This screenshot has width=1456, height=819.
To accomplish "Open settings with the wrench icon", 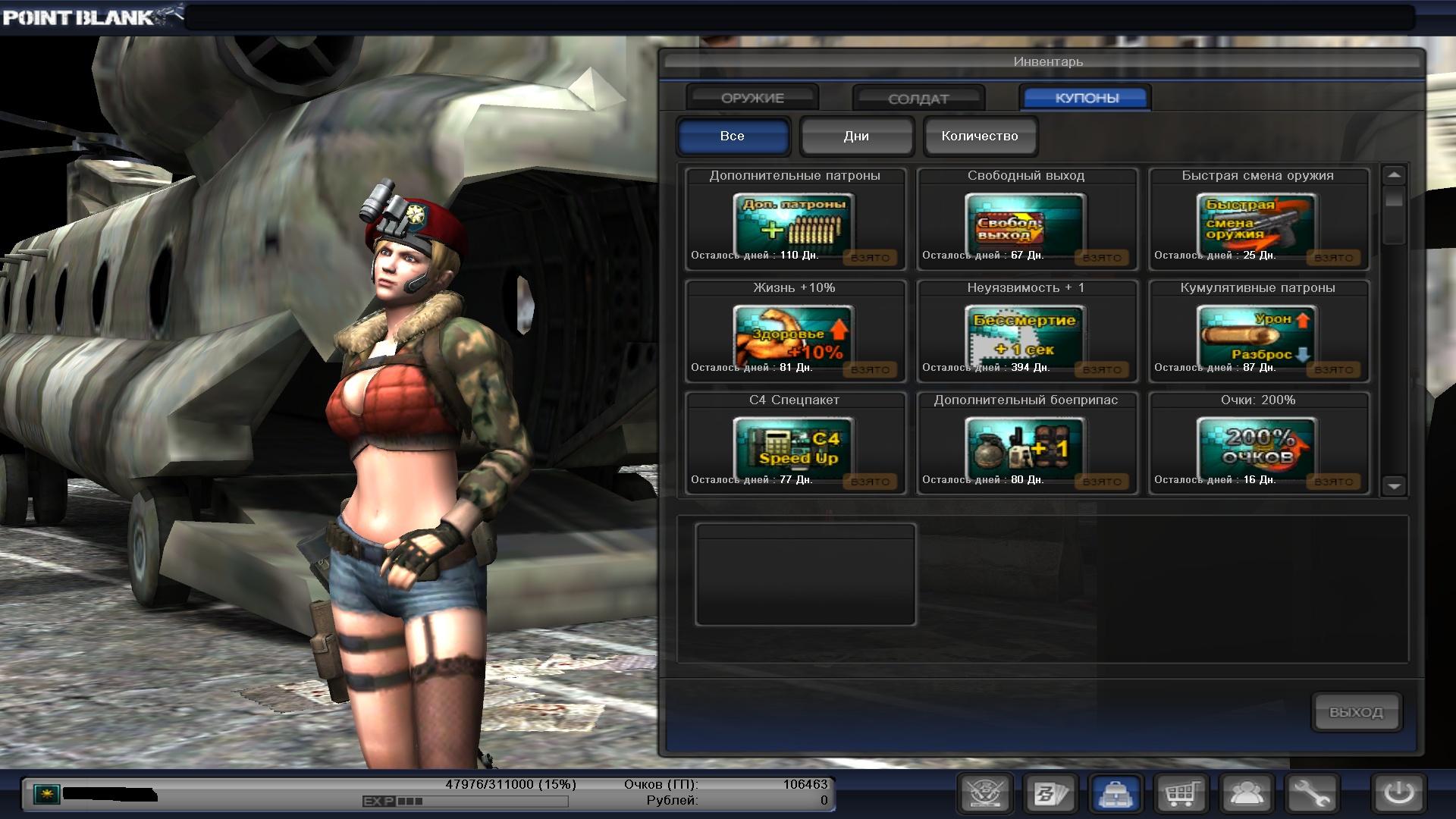I will click(x=1312, y=794).
